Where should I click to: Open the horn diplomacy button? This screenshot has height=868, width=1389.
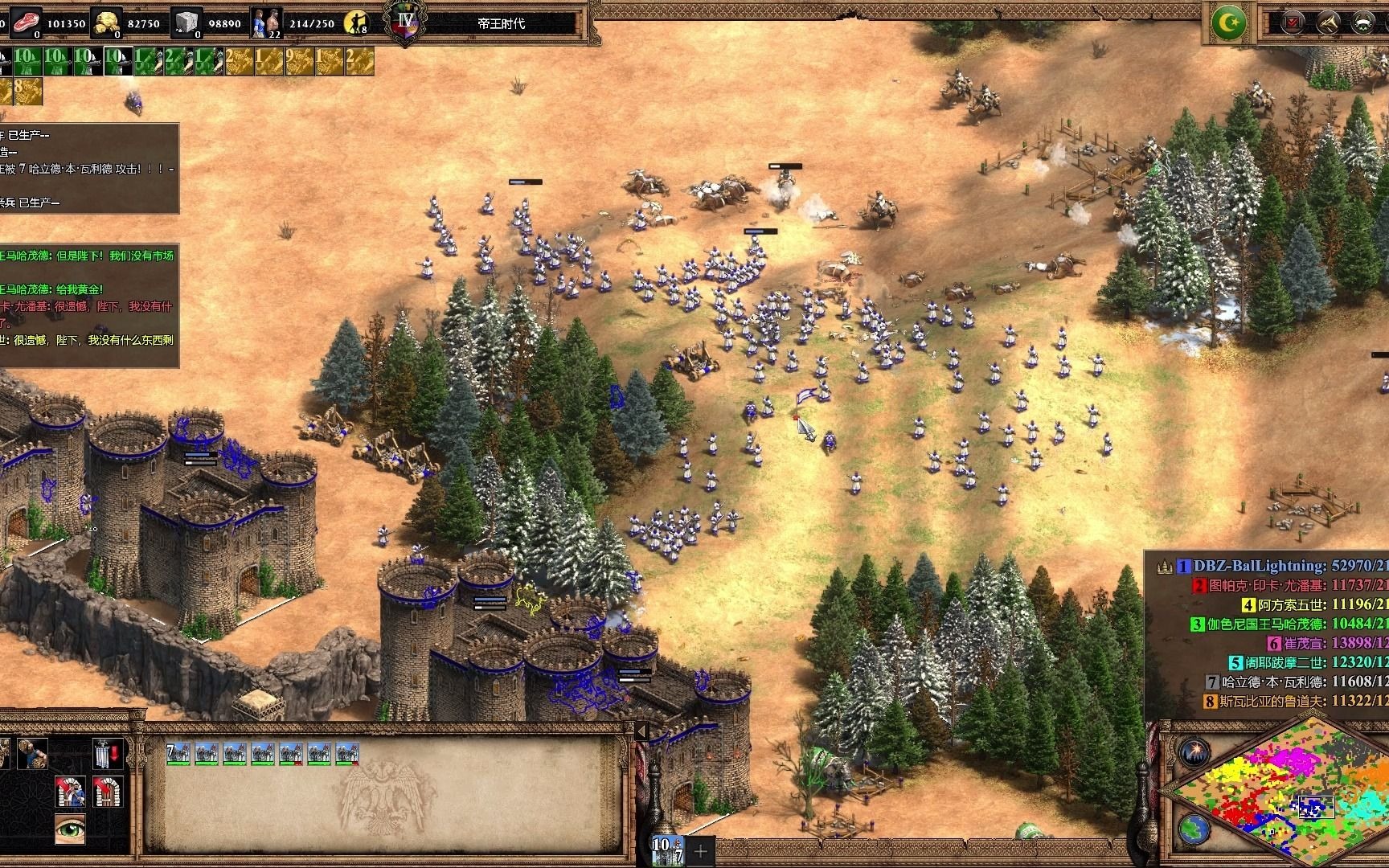tap(1327, 22)
